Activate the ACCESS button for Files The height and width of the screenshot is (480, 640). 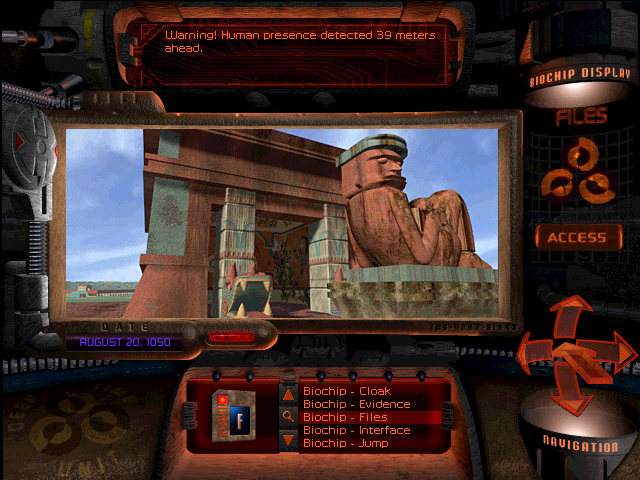click(x=576, y=238)
